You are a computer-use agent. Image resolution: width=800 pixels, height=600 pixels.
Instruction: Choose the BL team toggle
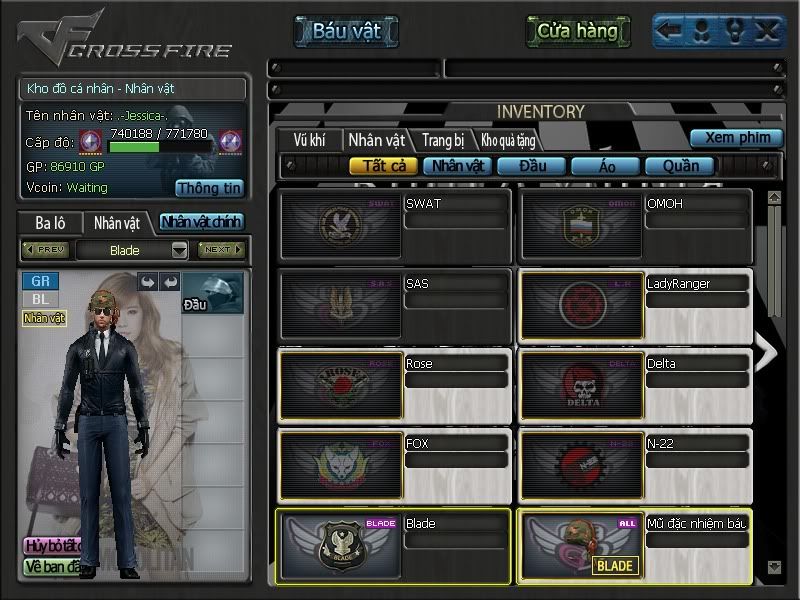click(x=40, y=299)
